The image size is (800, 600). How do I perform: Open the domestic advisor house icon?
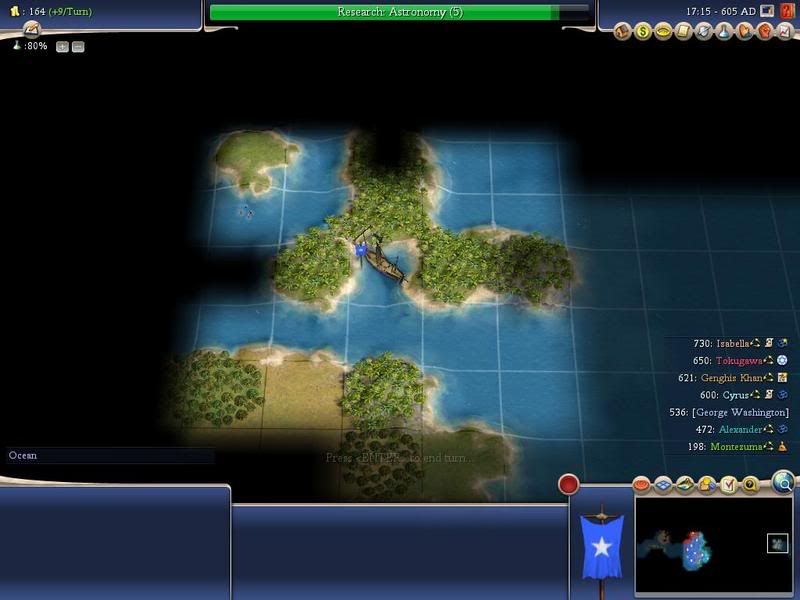click(622, 32)
